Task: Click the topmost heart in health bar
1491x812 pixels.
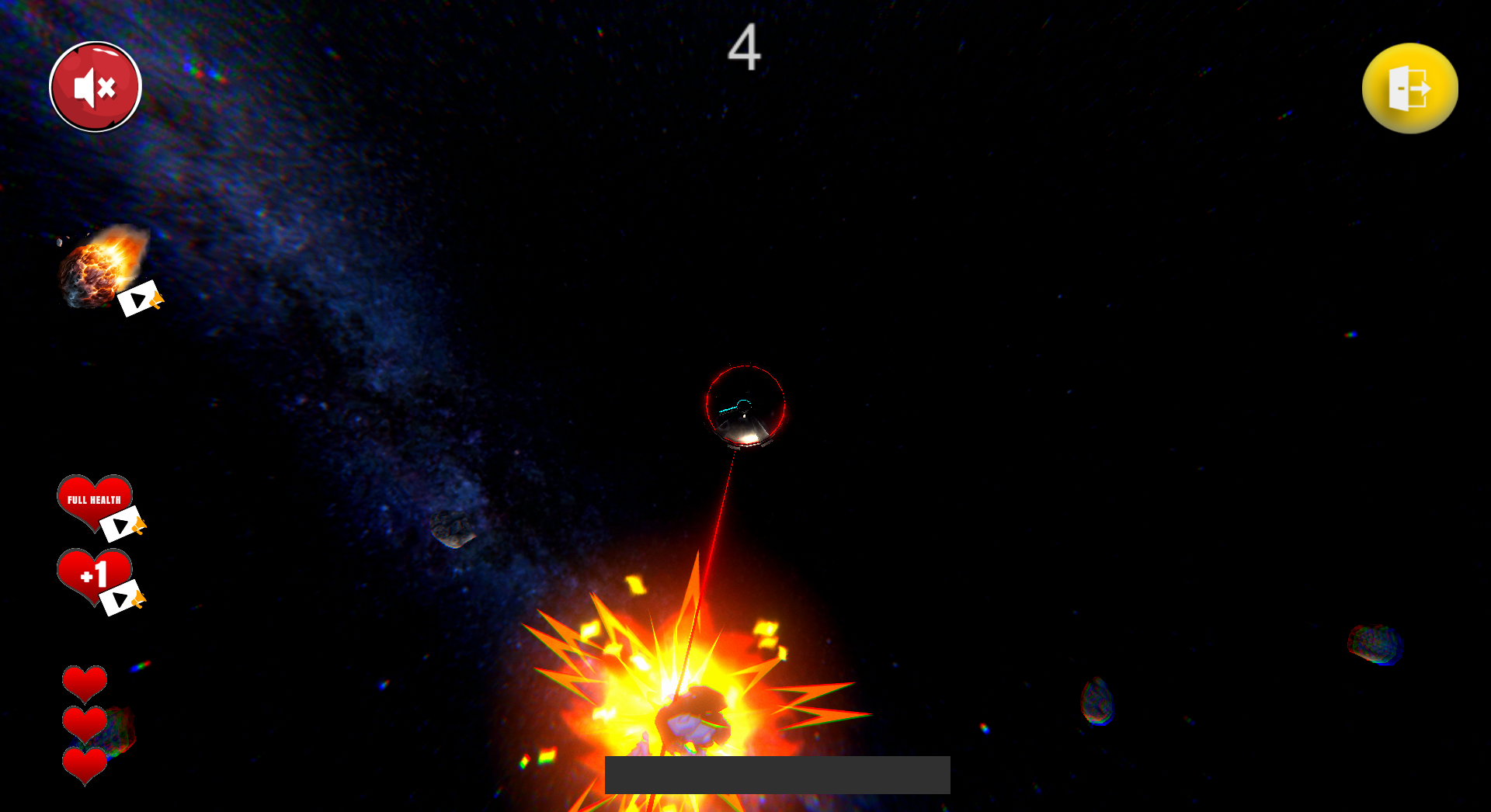Action: pyautogui.click(x=84, y=682)
